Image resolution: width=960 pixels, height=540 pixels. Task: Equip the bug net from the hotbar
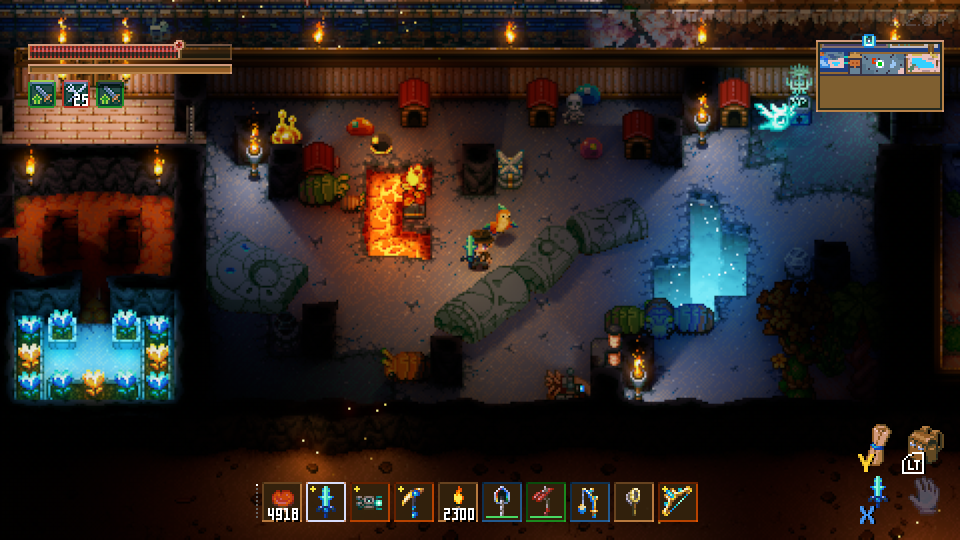(634, 502)
